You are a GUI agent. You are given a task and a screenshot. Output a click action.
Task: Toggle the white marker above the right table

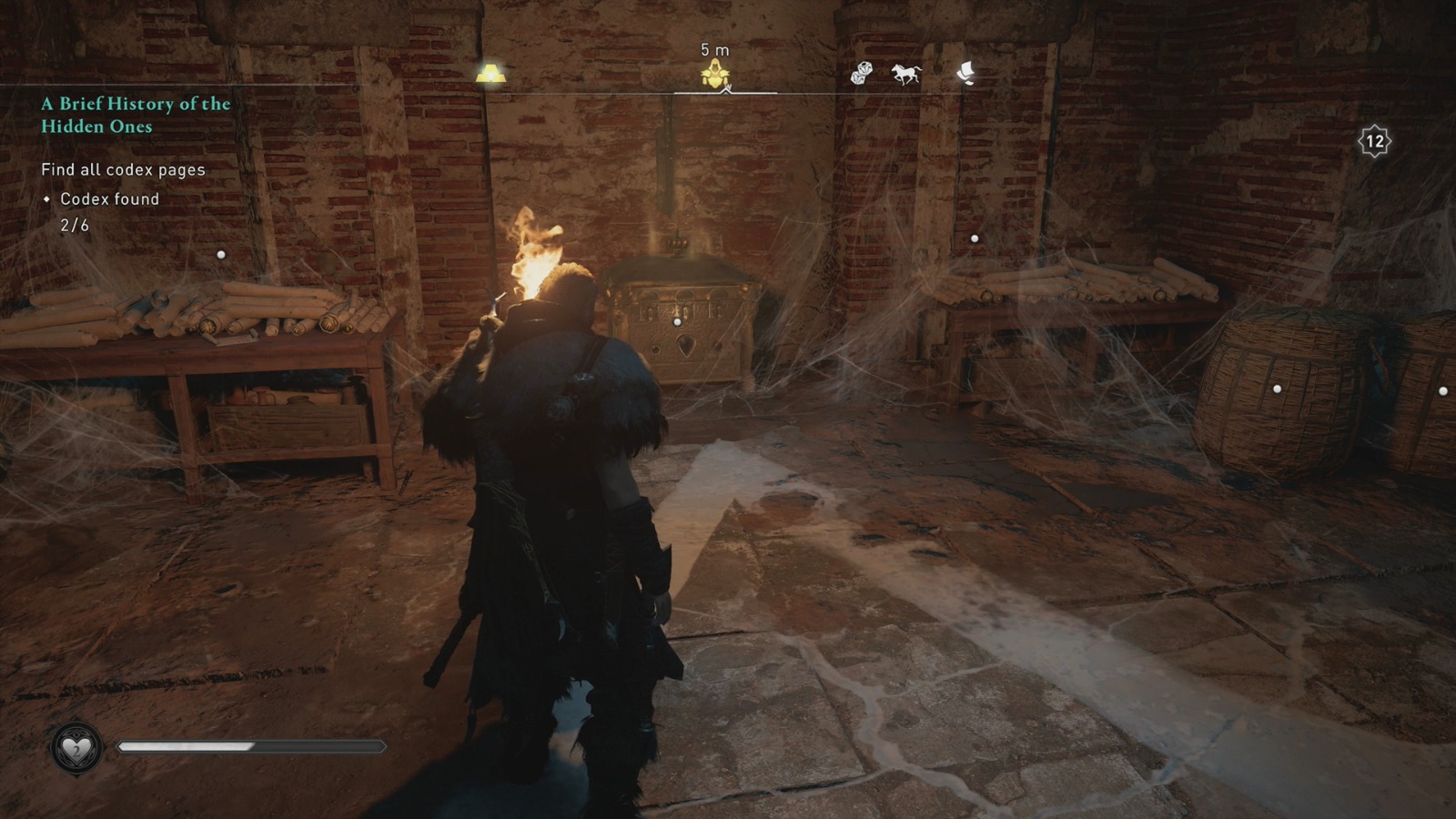click(976, 239)
